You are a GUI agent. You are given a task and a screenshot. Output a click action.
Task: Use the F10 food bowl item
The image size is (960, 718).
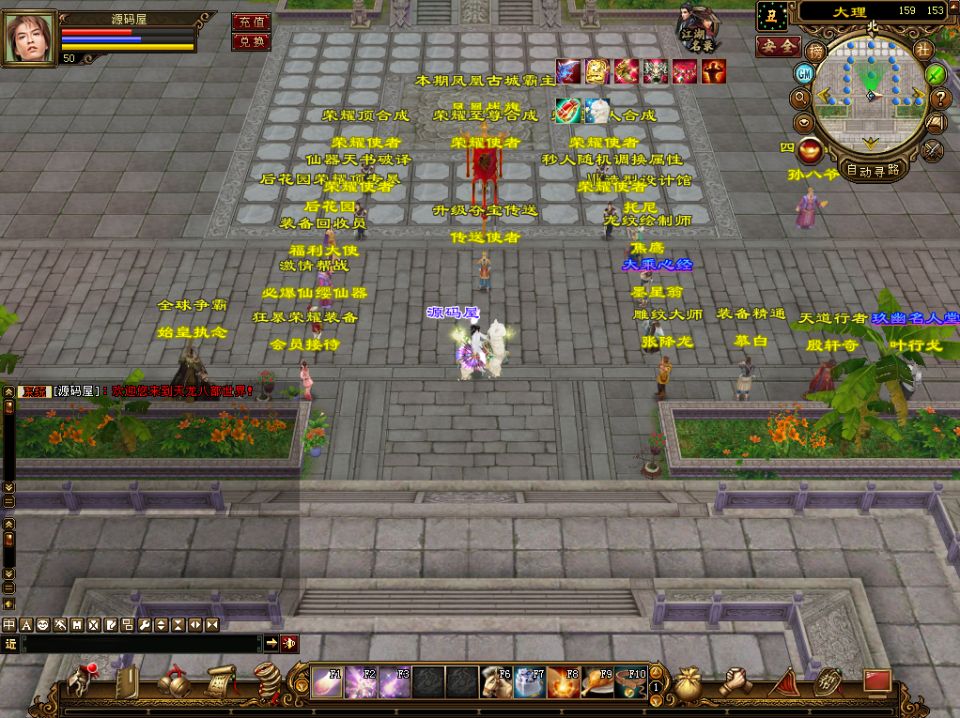tap(631, 682)
